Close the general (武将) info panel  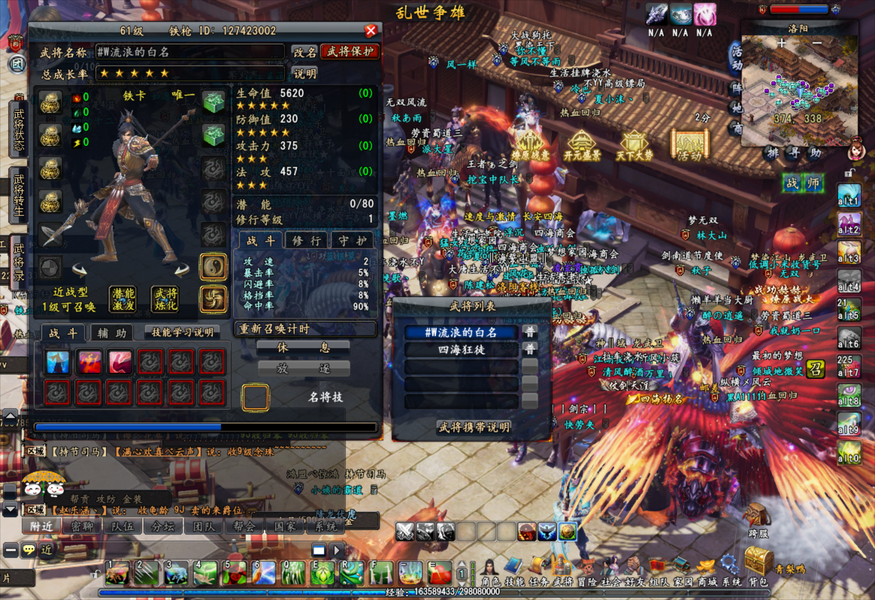click(x=372, y=31)
